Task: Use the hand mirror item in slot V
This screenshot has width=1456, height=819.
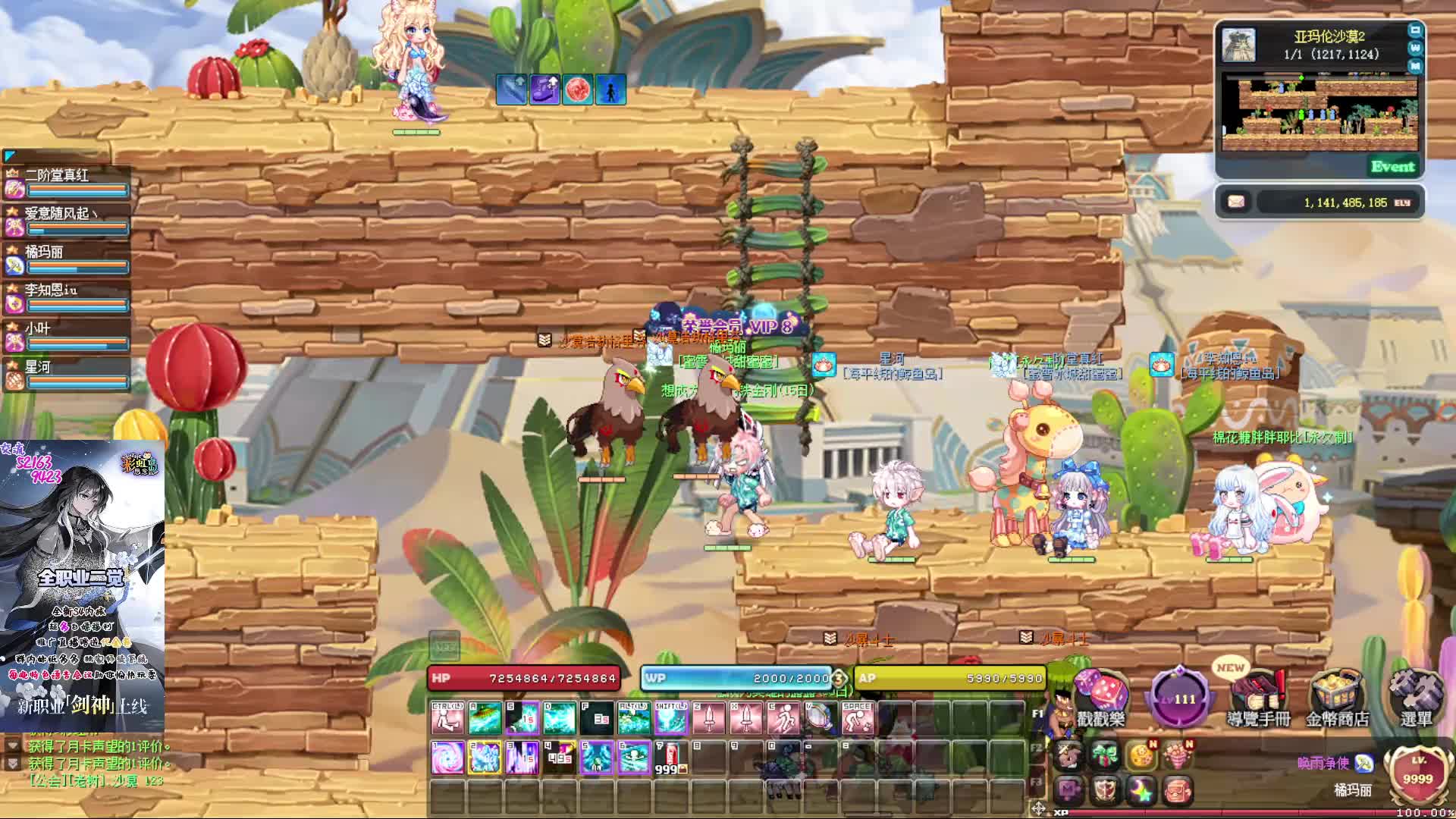Action: coord(820,718)
